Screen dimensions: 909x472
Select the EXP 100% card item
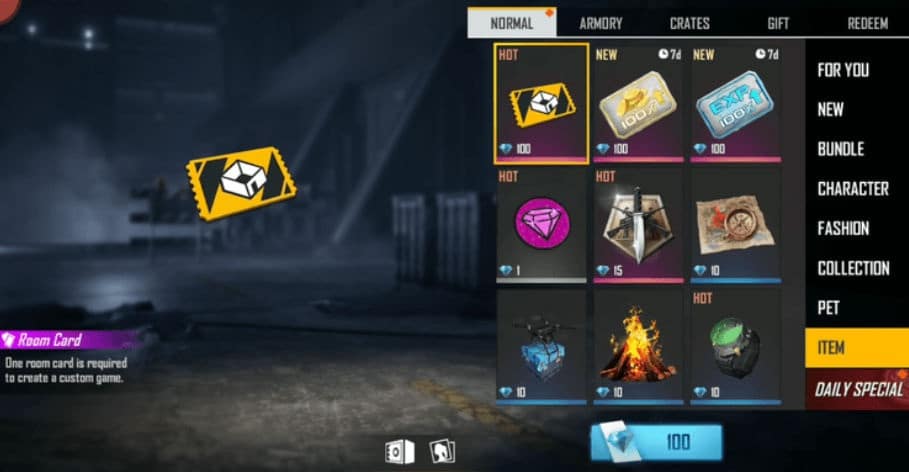[735, 103]
